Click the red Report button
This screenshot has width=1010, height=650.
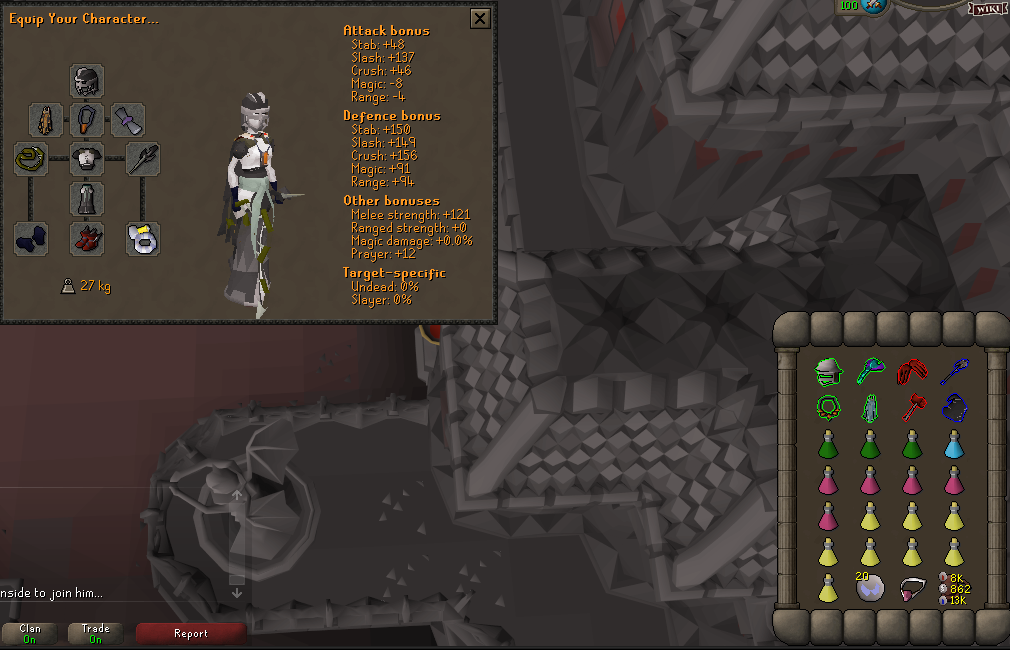[x=191, y=633]
